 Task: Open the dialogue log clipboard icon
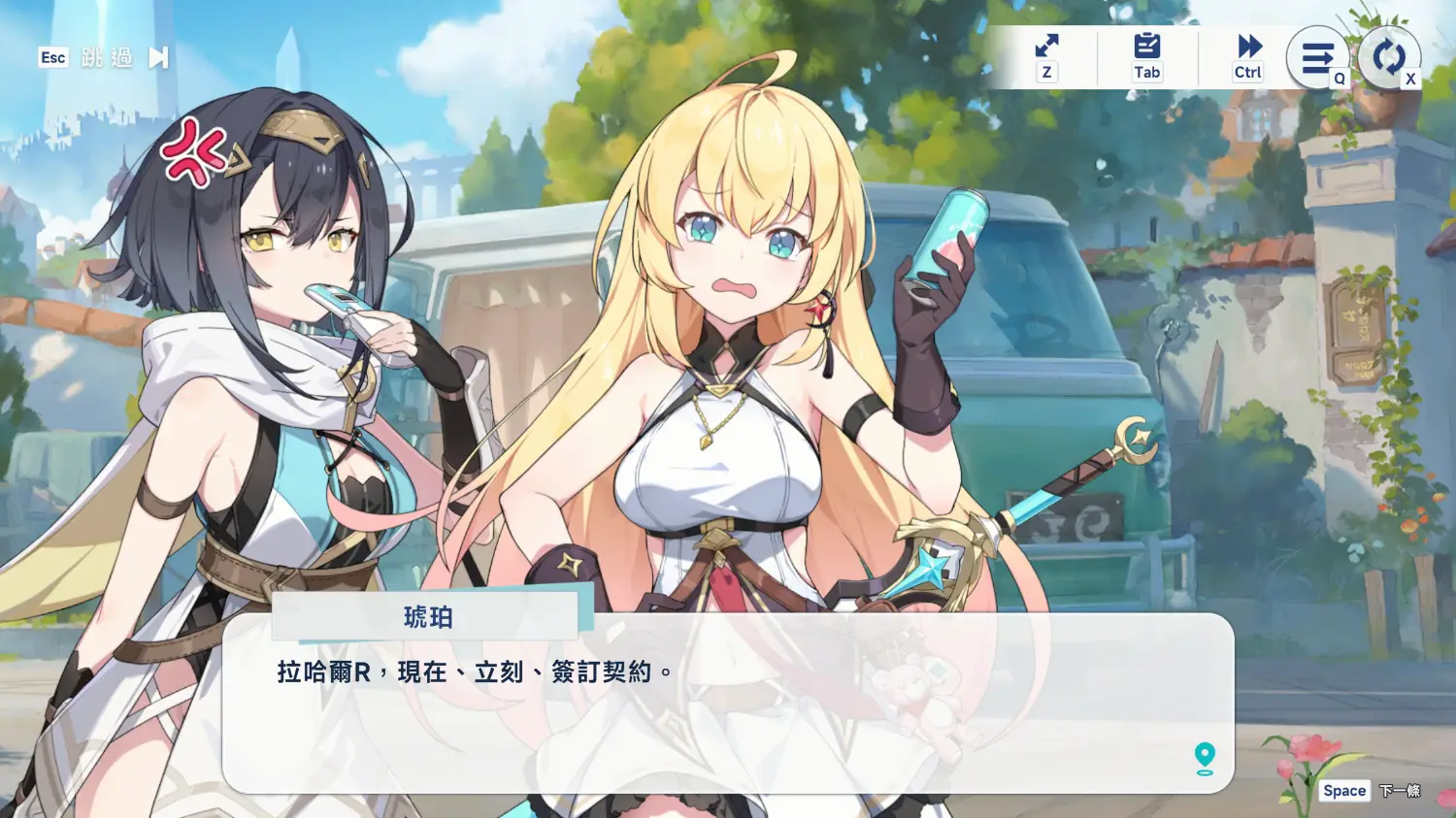tap(1146, 47)
